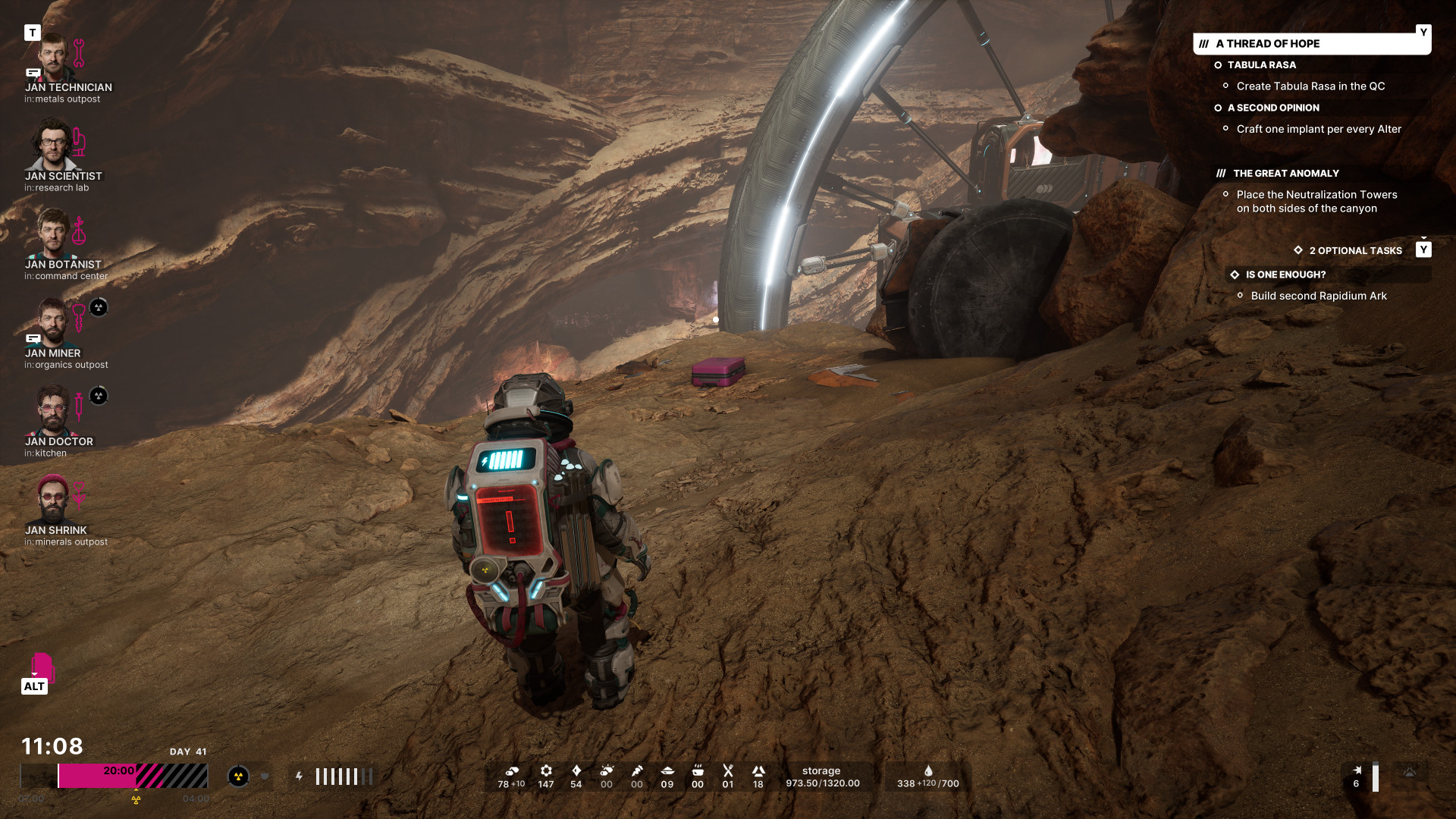Click the pink document icon above ALT

42,665
